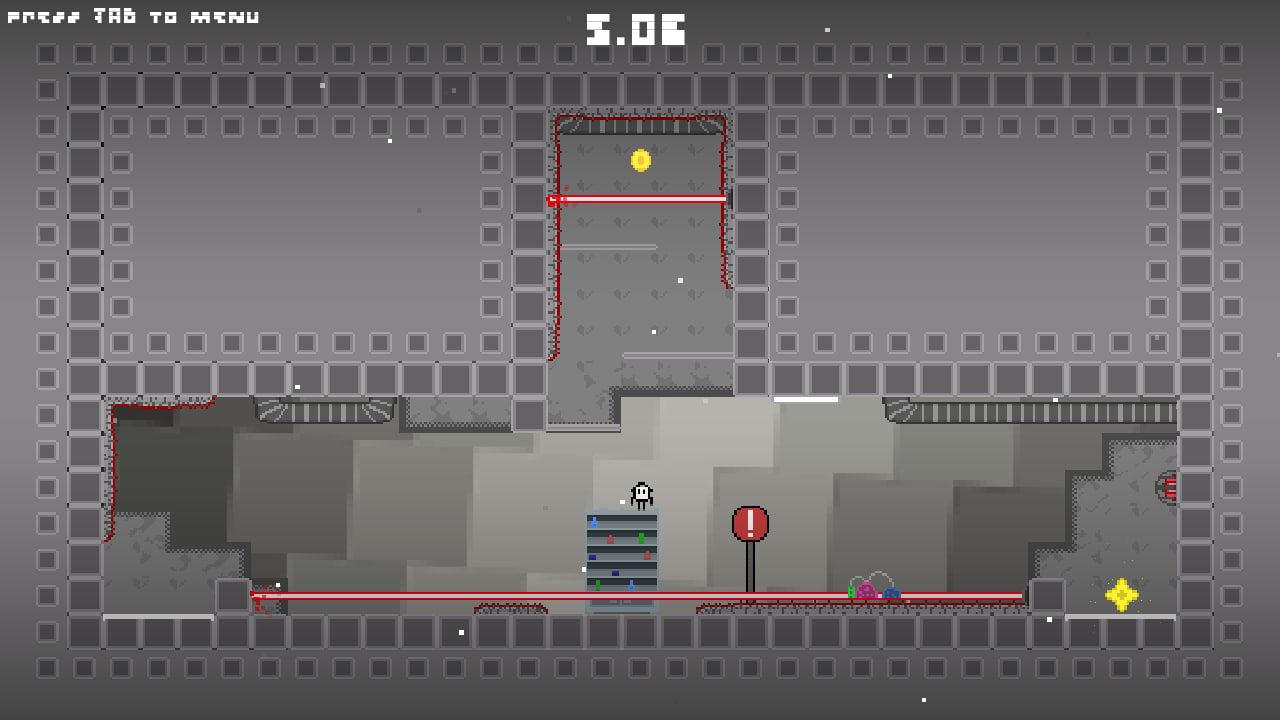Click the 5.06 timer at top center
The width and height of the screenshot is (1280, 720).
[638, 27]
